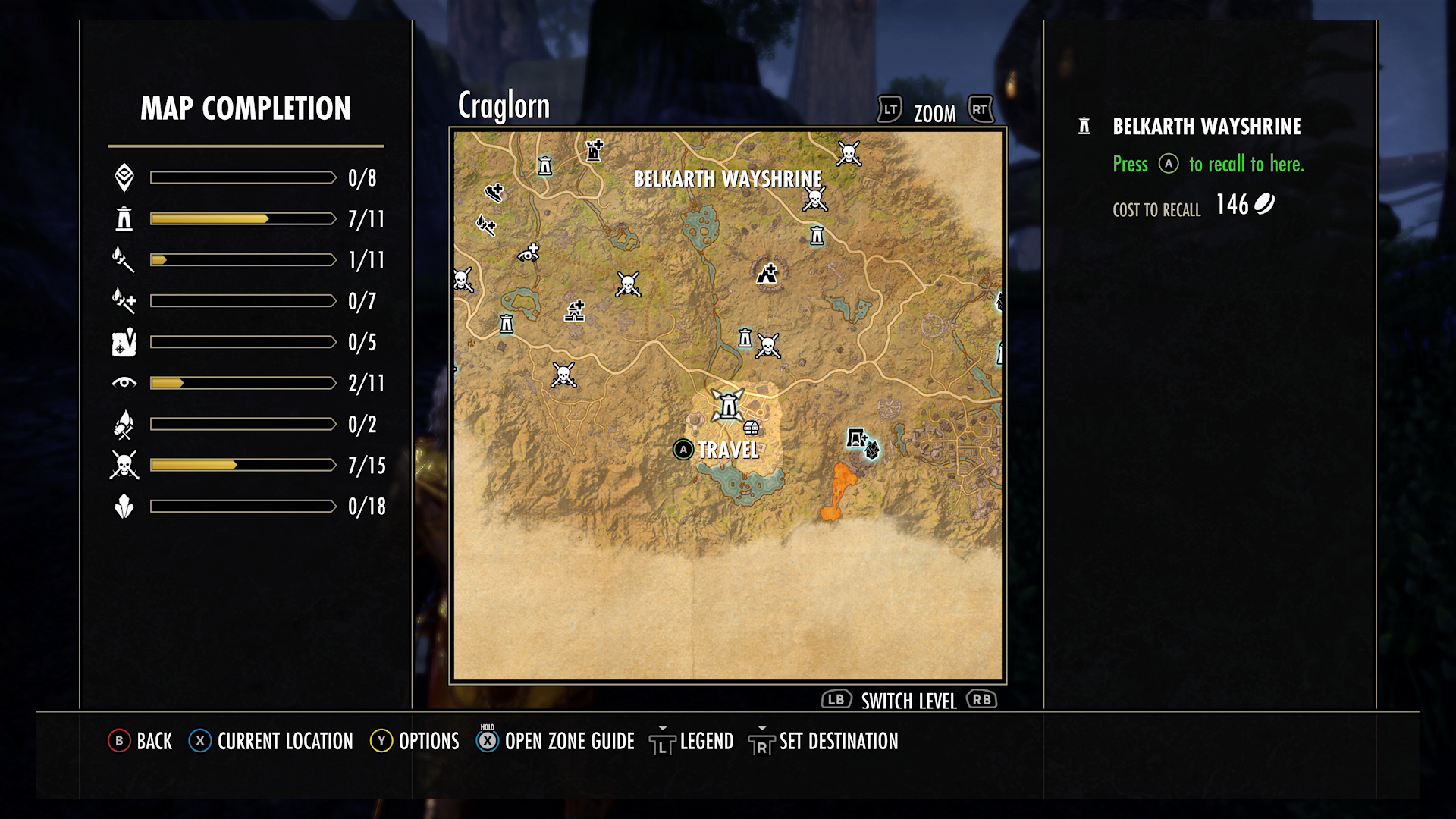Image resolution: width=1456 pixels, height=819 pixels.
Task: Click the tower-with-plus marker on the map
Action: tap(595, 150)
